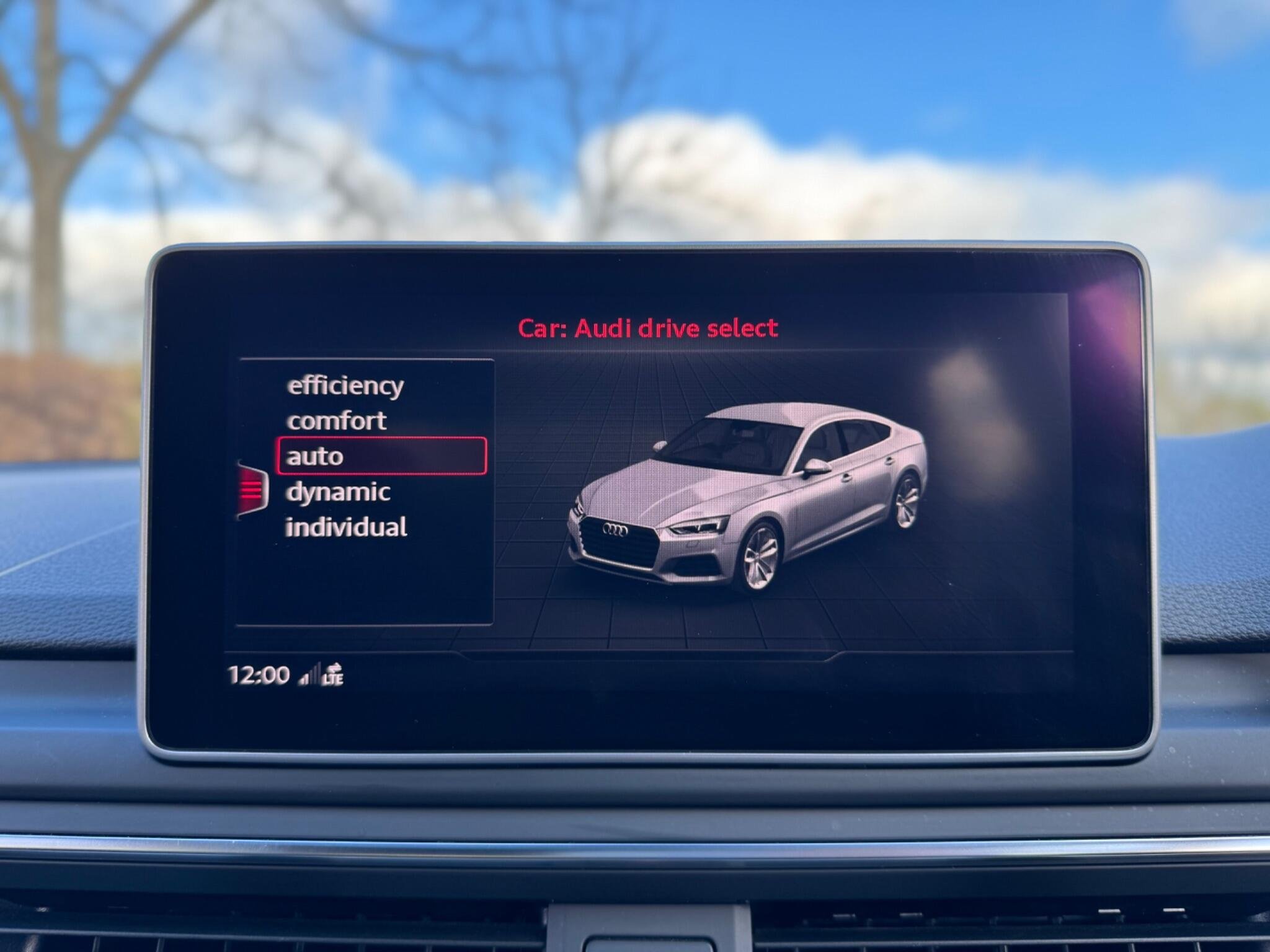Switch to dynamic drive mode
This screenshot has width=1270, height=952.
338,492
